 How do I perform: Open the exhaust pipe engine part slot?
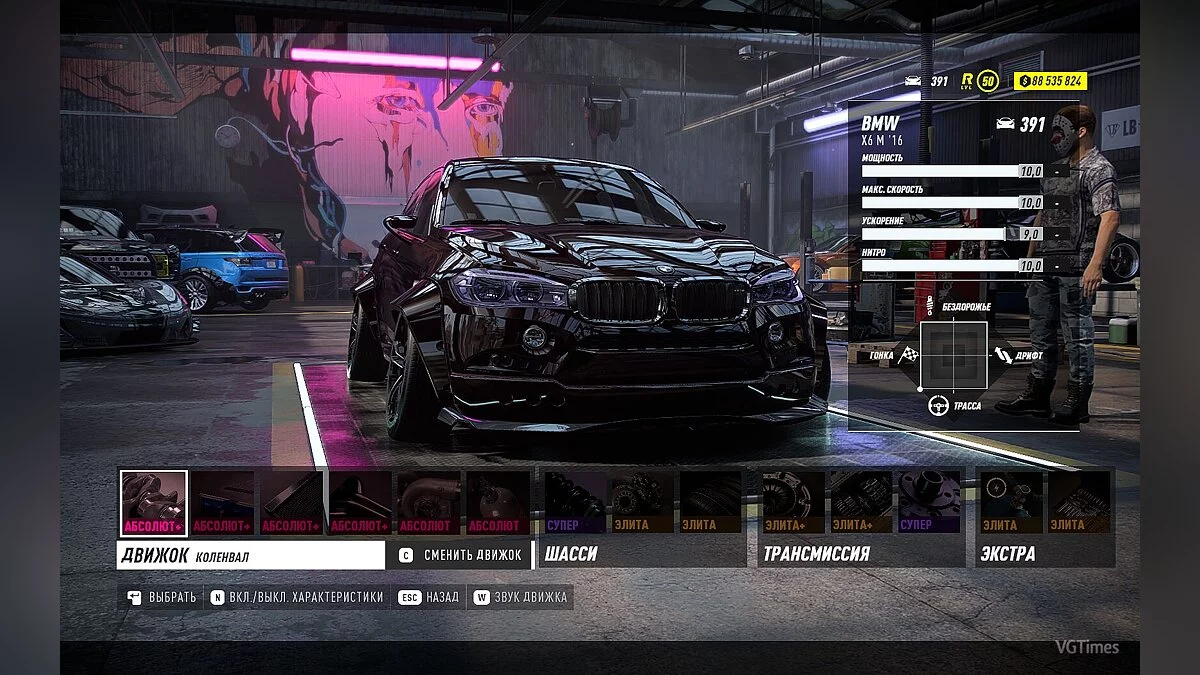(360, 502)
